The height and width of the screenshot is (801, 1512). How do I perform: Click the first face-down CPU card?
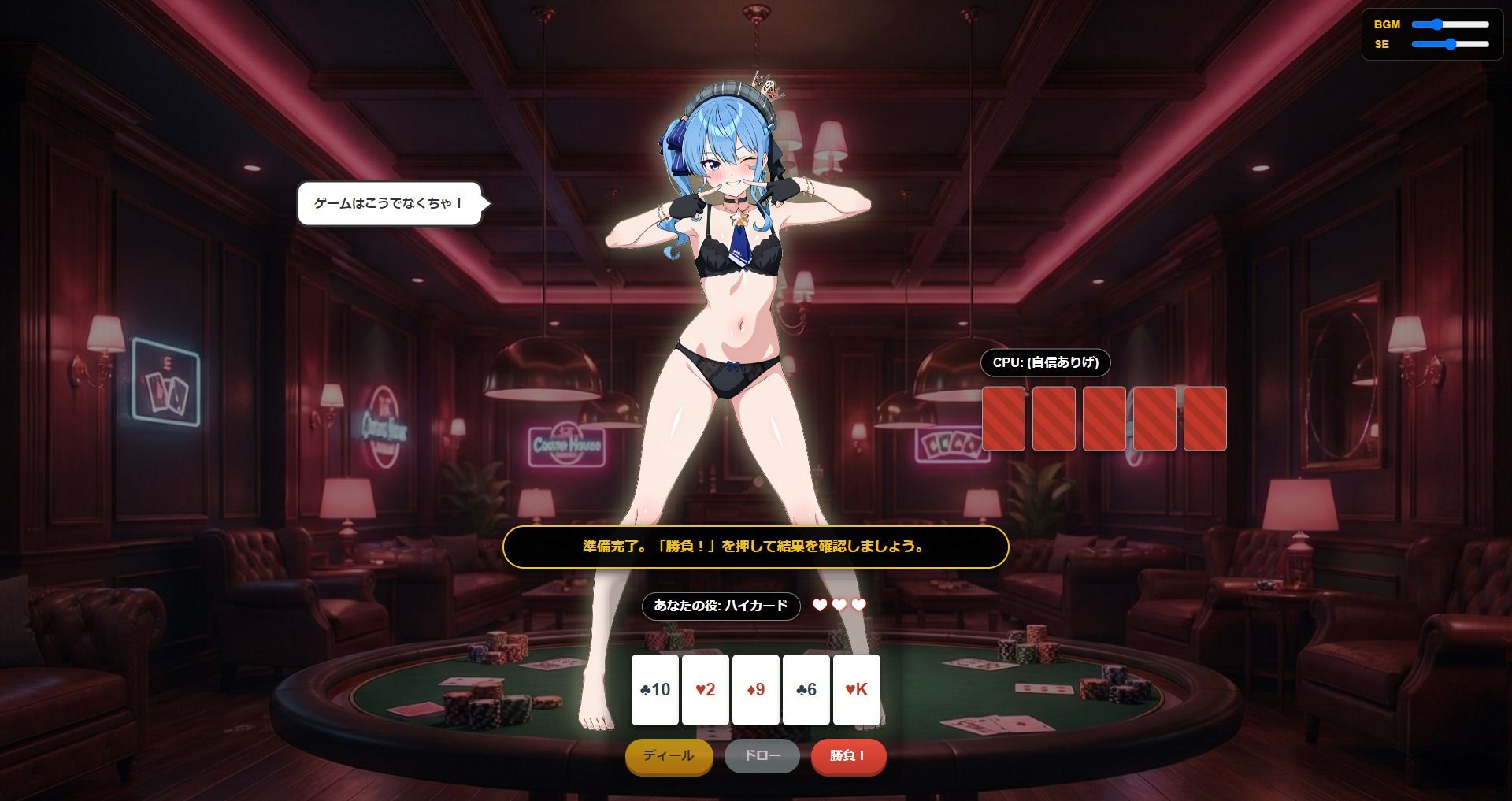click(1002, 419)
